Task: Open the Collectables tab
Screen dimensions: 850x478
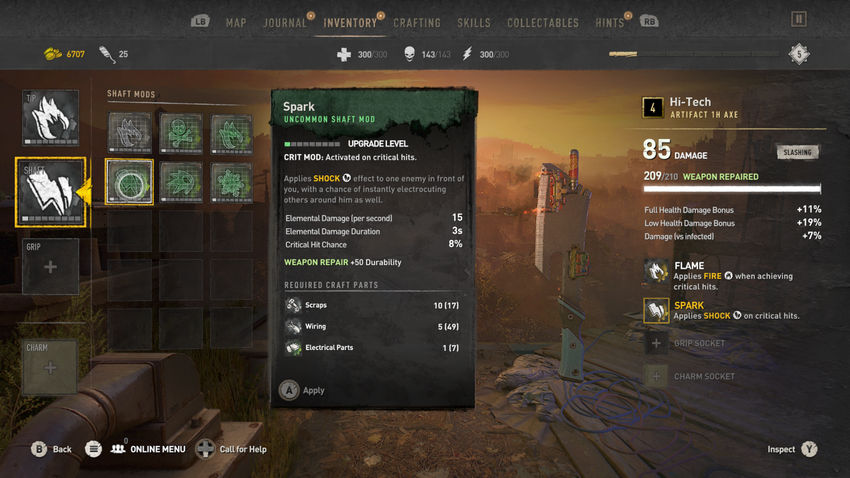Action: [542, 22]
